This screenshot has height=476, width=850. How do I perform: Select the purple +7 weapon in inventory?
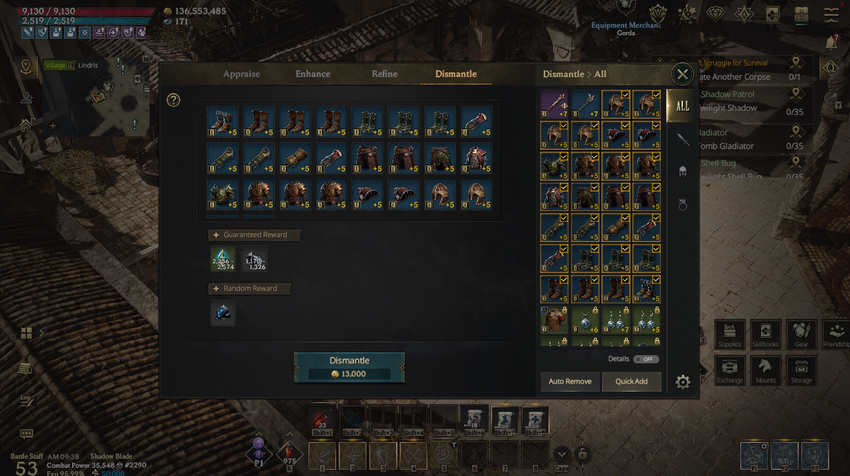click(555, 103)
